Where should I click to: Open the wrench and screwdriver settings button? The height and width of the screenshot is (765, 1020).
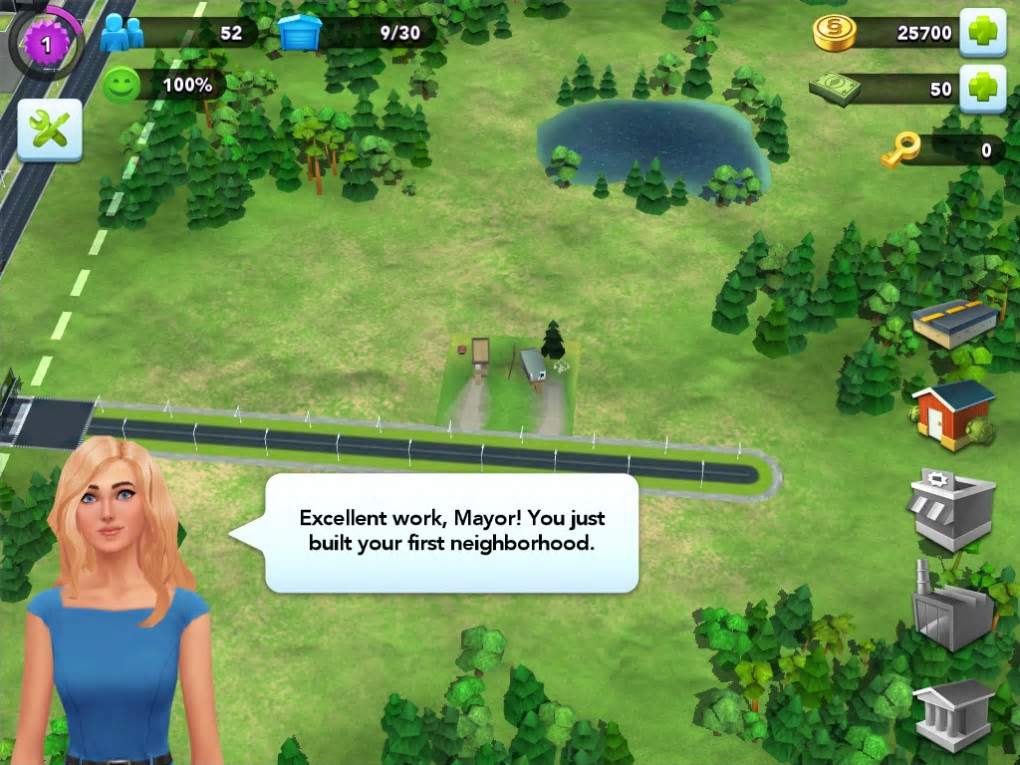pos(49,129)
